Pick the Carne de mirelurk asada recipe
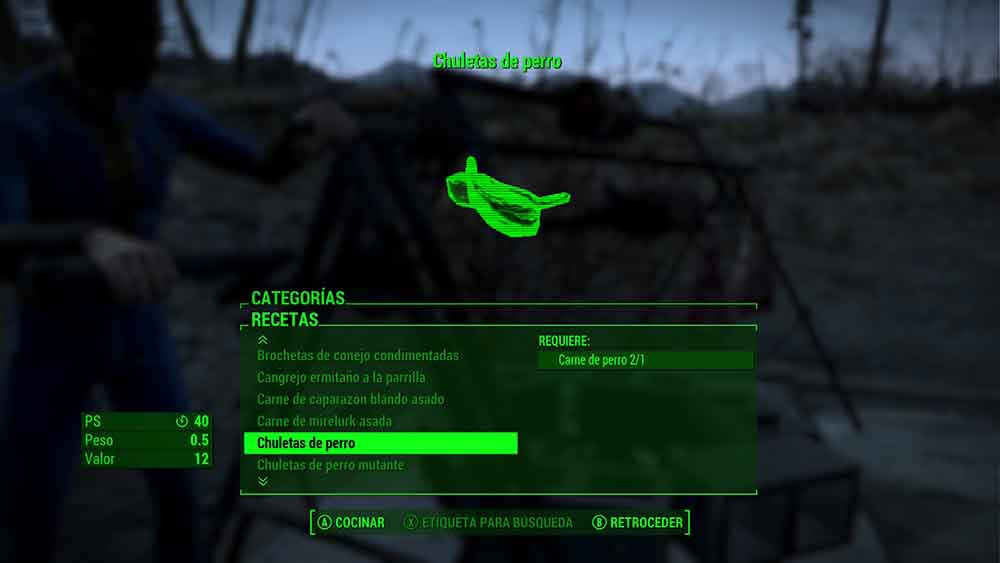 [x=324, y=422]
